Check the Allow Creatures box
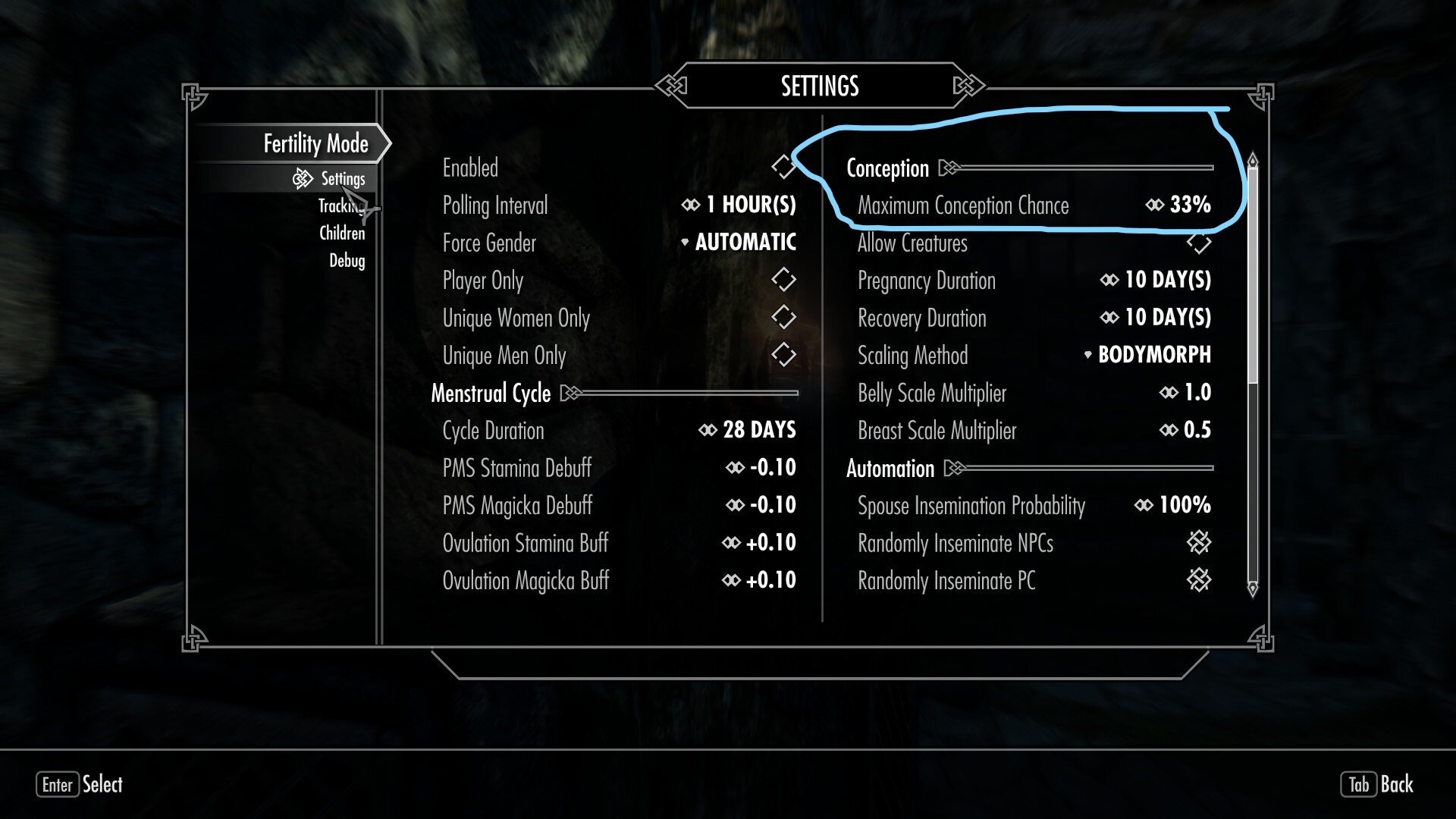This screenshot has height=819, width=1456. pos(1200,243)
